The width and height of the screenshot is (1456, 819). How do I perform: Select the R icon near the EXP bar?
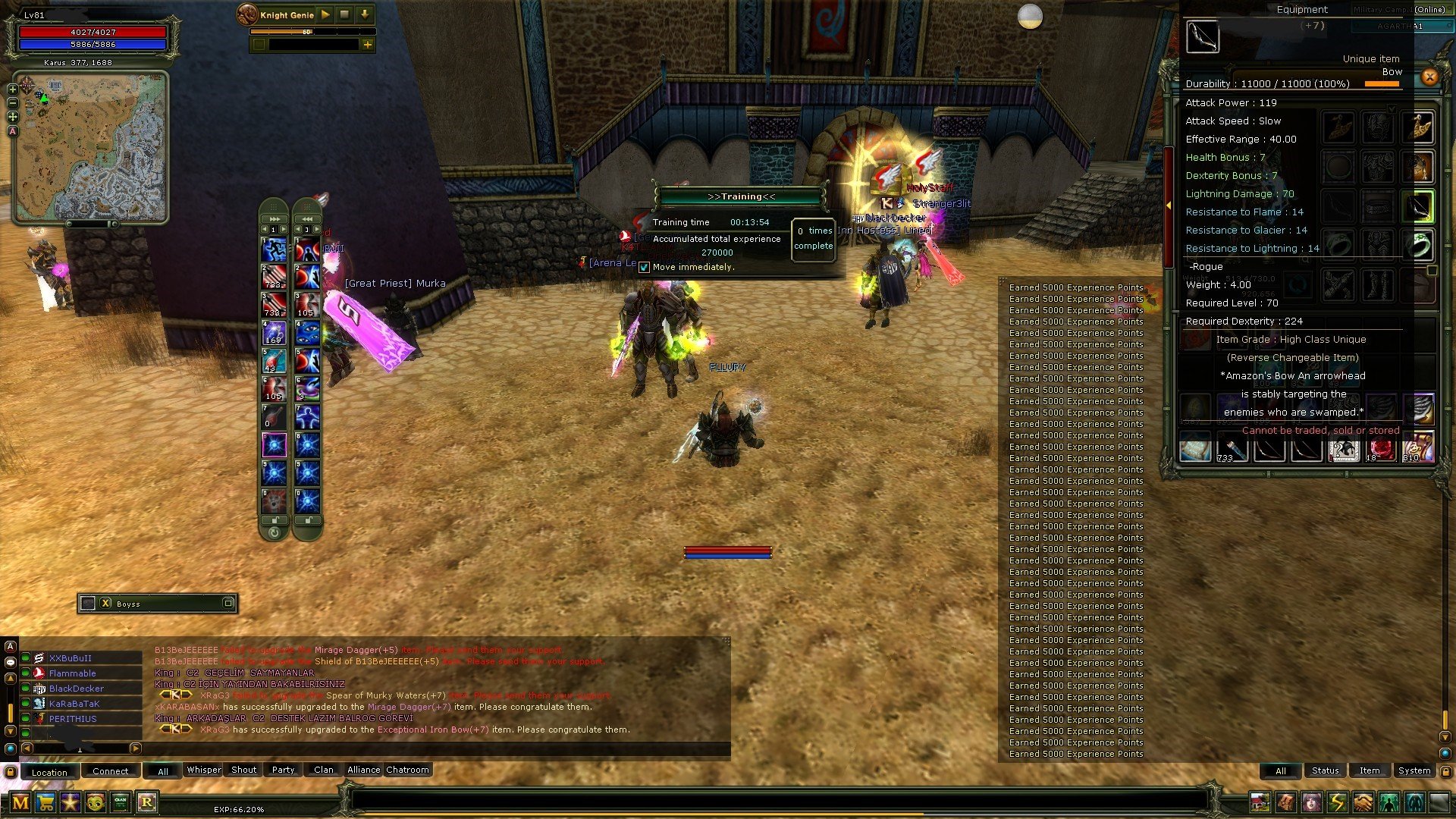pyautogui.click(x=147, y=802)
